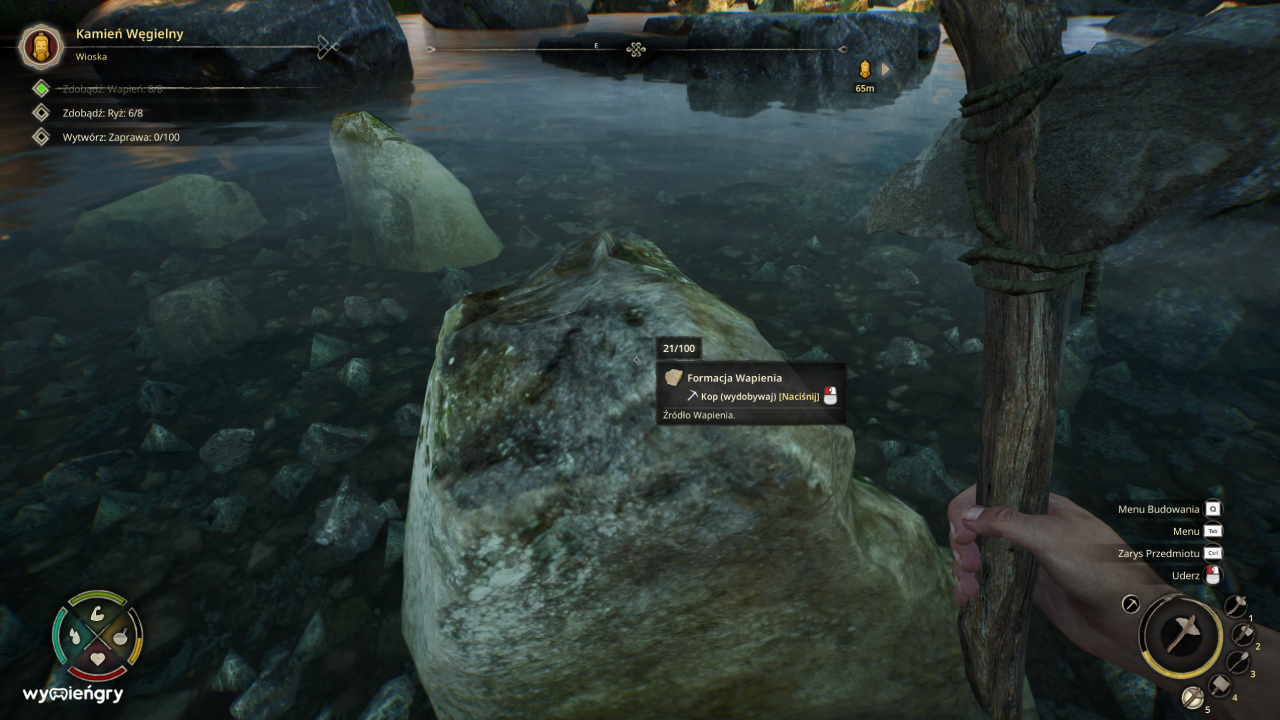
Task: Select the Wytwórz: Zaprawa 0/100 objective
Action: (x=121, y=137)
